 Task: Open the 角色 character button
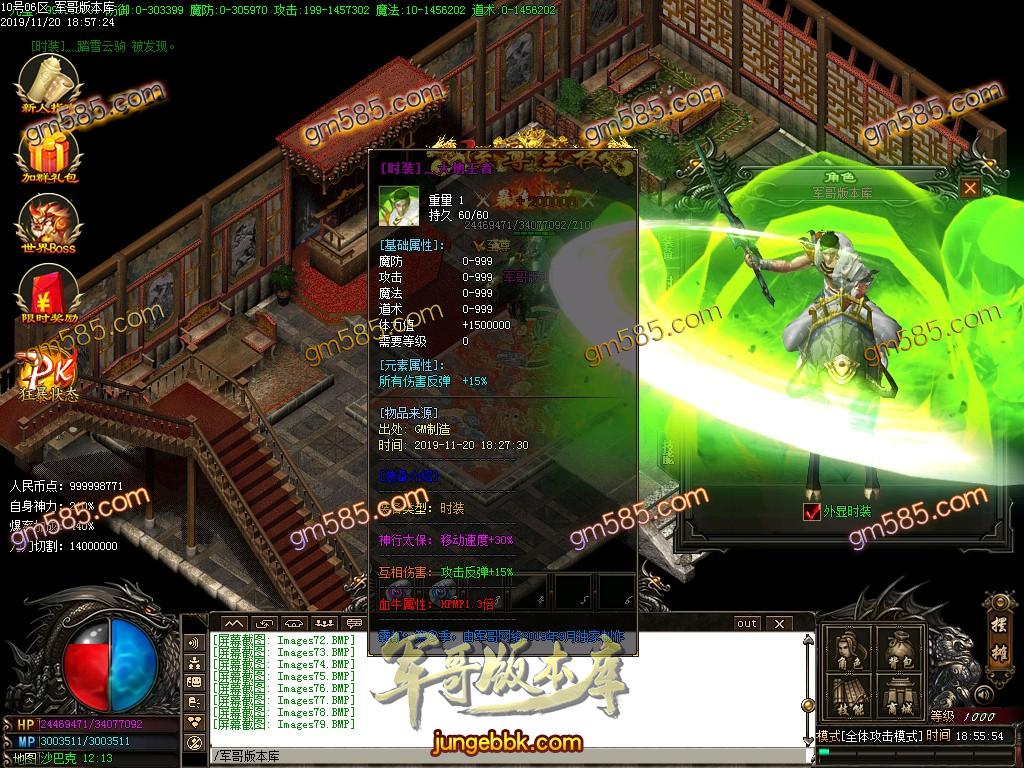(849, 651)
